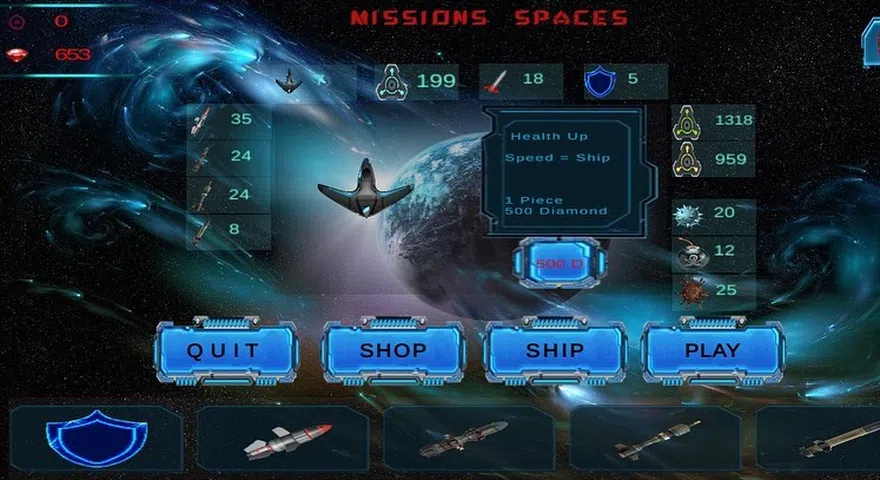Image resolution: width=880 pixels, height=480 pixels.
Task: Select the spiked mine with count 20
Action: click(714, 213)
